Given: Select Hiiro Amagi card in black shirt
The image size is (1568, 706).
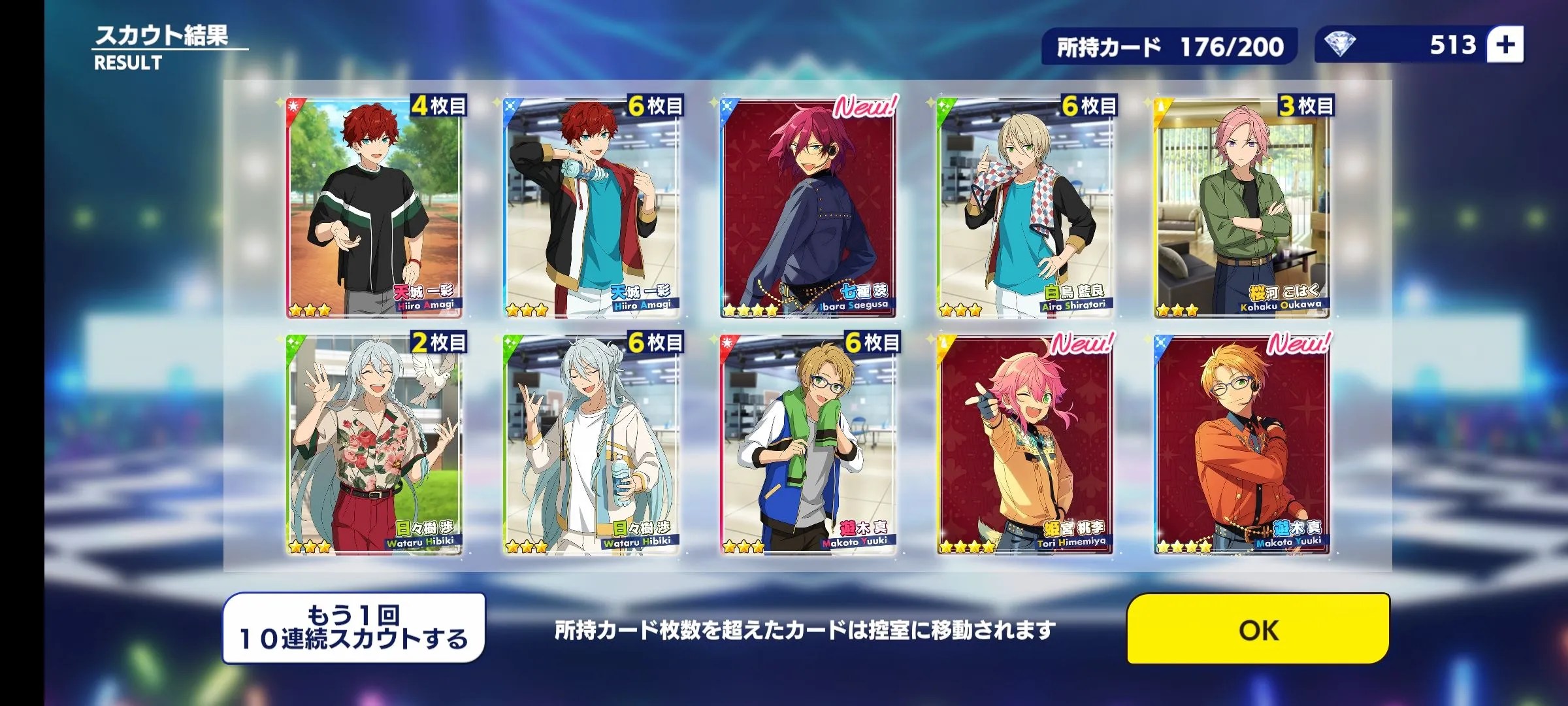Looking at the screenshot, I should point(374,209).
